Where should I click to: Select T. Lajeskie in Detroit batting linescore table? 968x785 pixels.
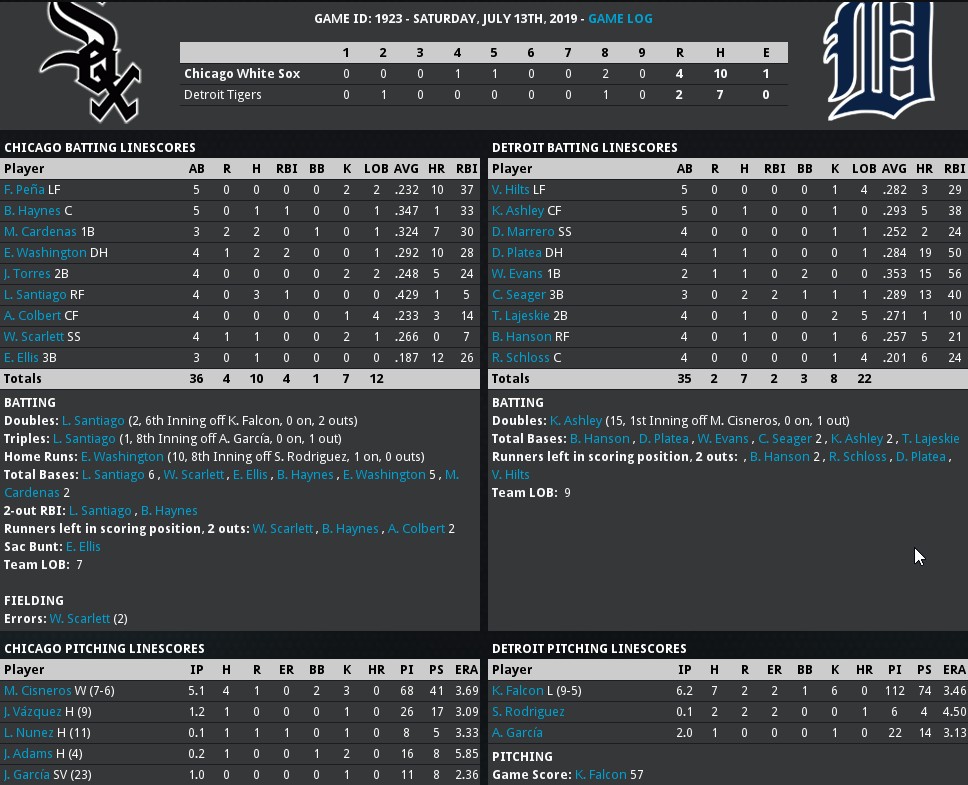(x=518, y=315)
